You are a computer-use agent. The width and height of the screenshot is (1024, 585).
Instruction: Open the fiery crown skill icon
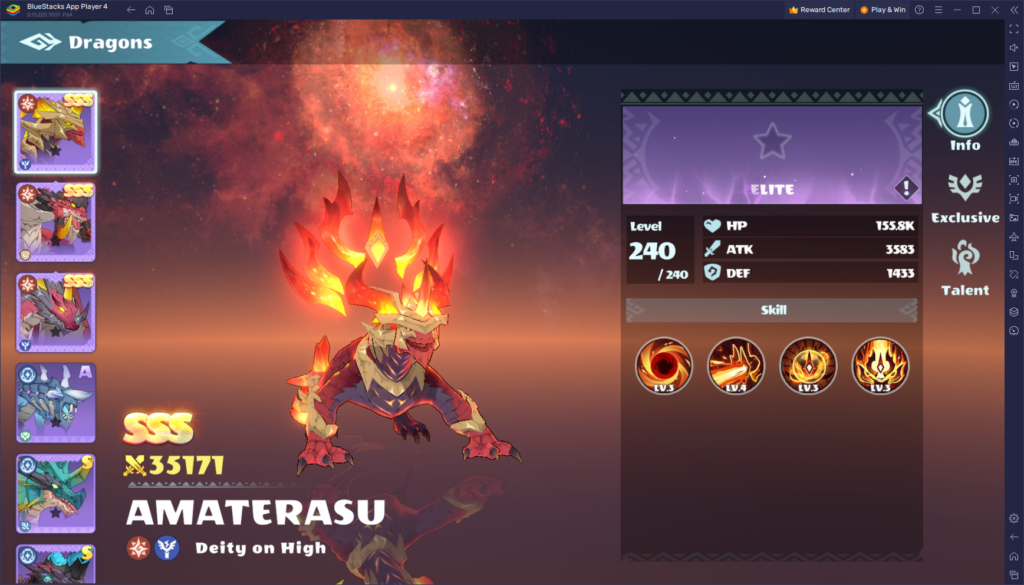click(880, 365)
